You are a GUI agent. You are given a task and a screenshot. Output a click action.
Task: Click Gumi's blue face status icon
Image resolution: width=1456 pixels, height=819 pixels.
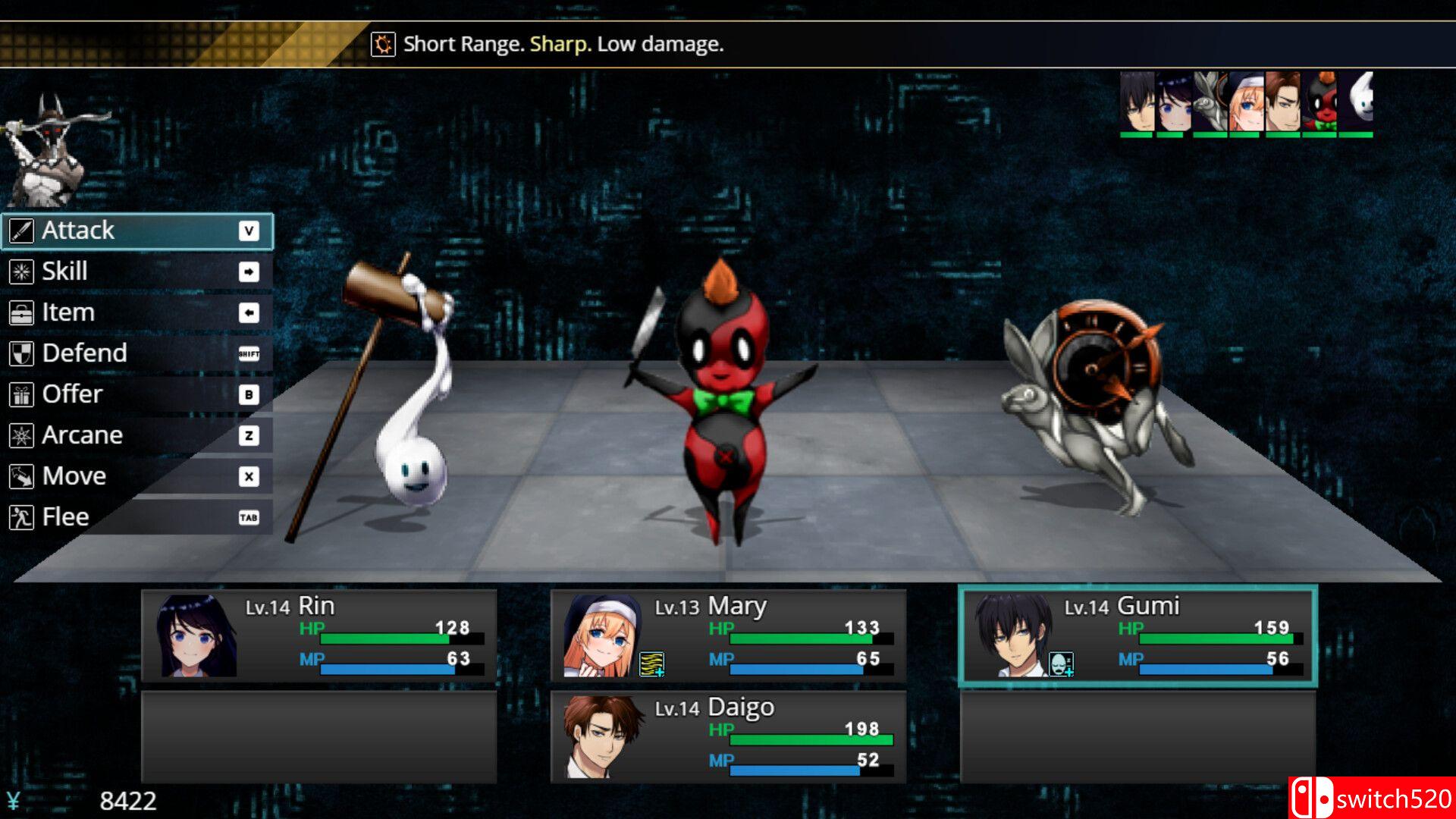(1061, 664)
